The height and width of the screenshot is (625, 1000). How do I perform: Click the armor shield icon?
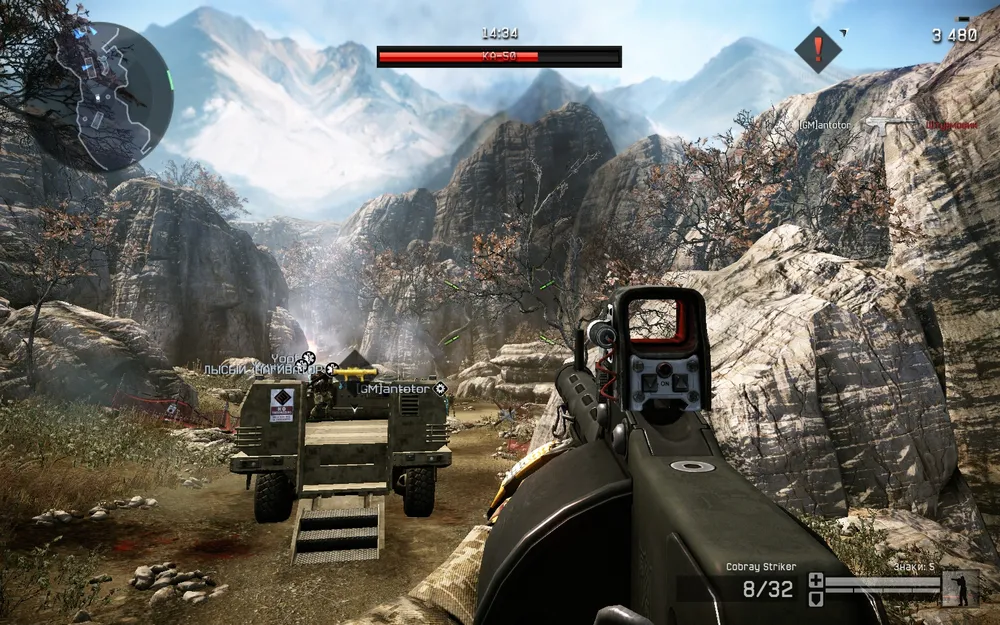coord(816,597)
